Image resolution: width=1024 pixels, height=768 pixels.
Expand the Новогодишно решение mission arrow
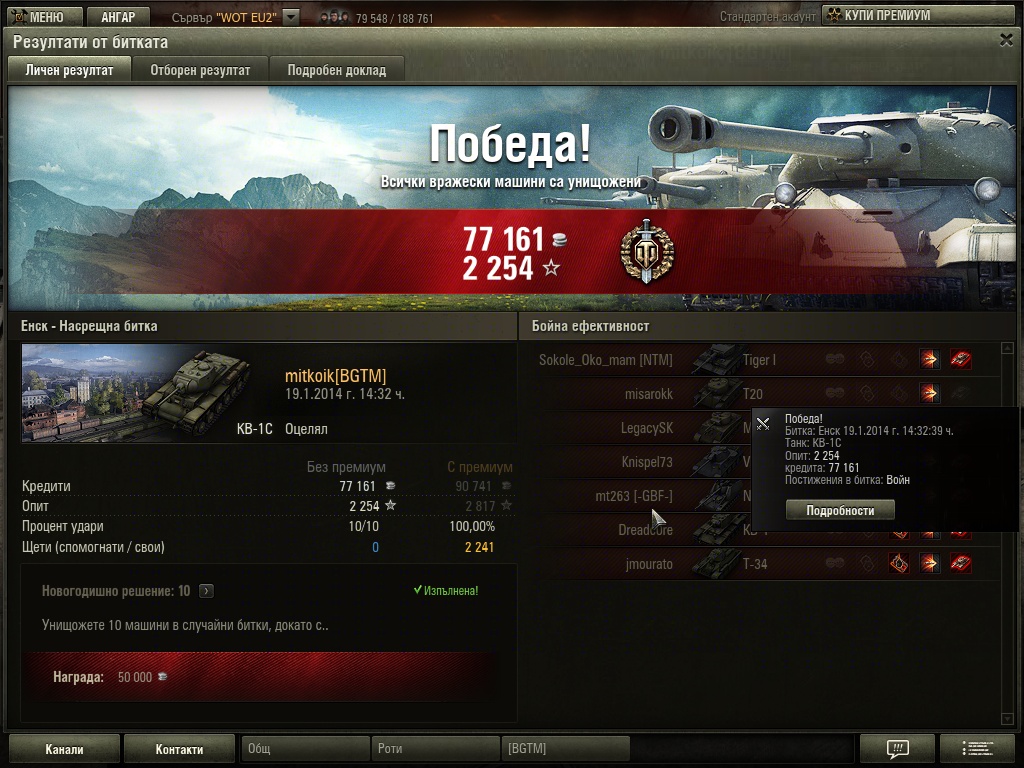(206, 591)
